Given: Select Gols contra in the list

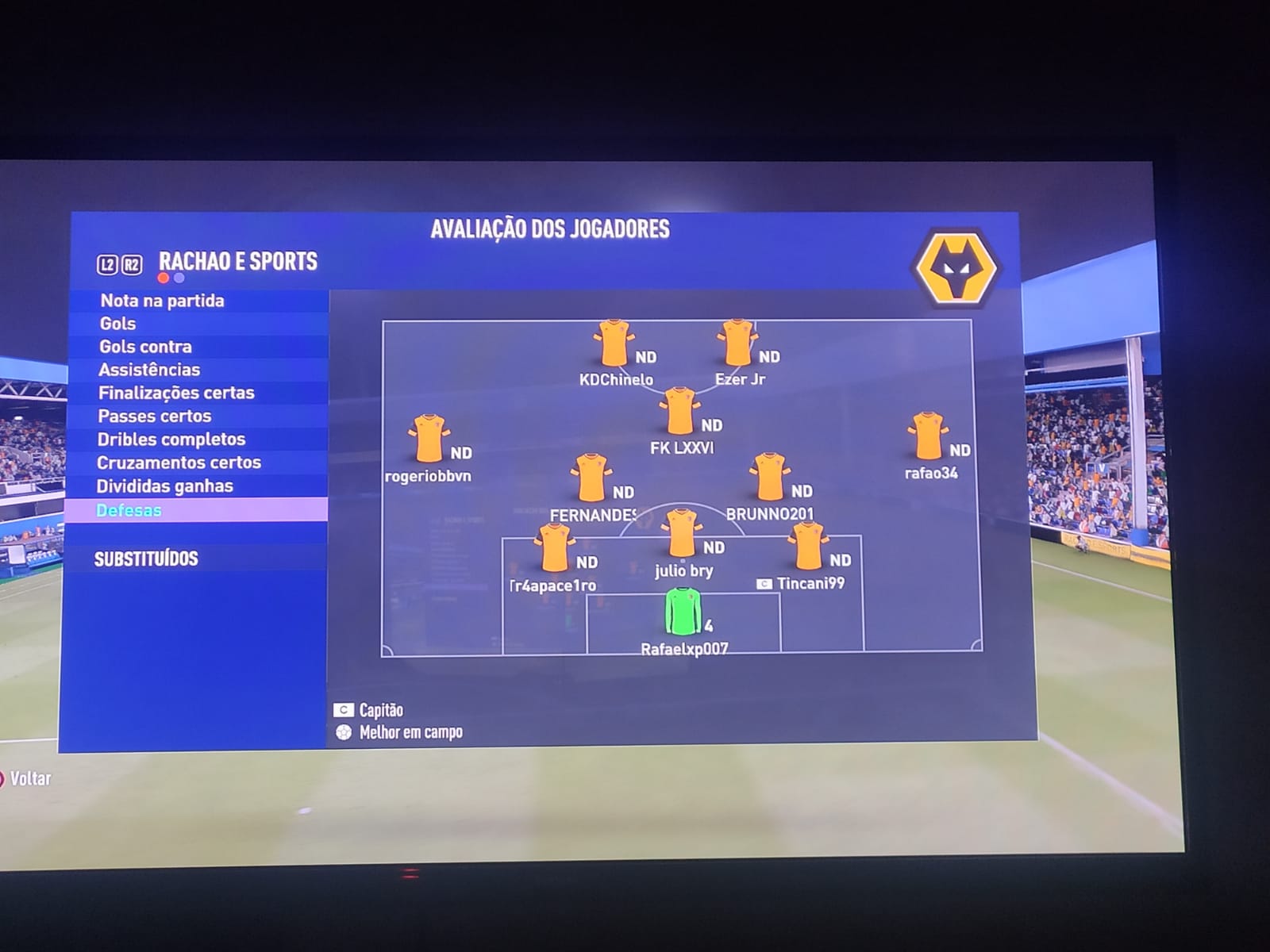Looking at the screenshot, I should click(145, 347).
